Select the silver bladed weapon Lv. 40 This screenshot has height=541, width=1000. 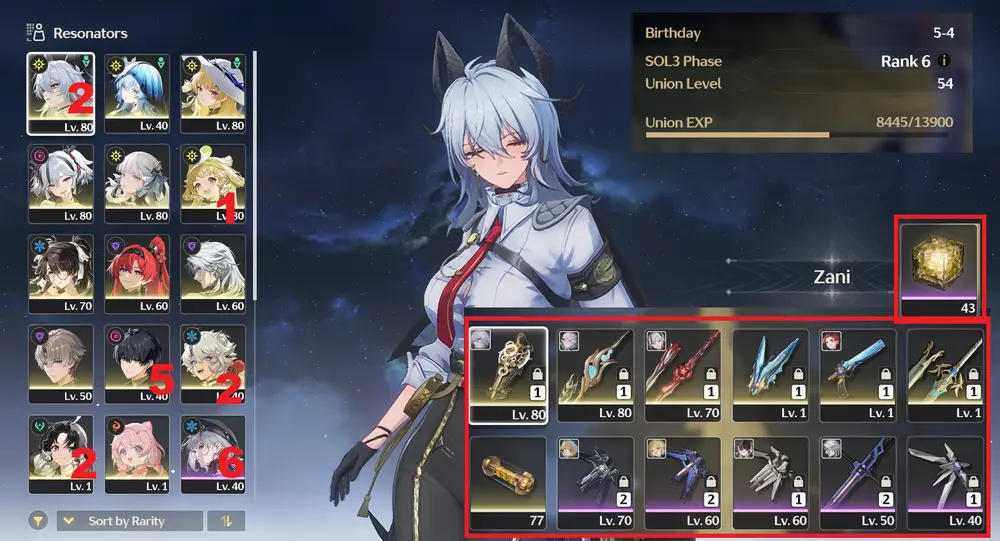tap(944, 479)
